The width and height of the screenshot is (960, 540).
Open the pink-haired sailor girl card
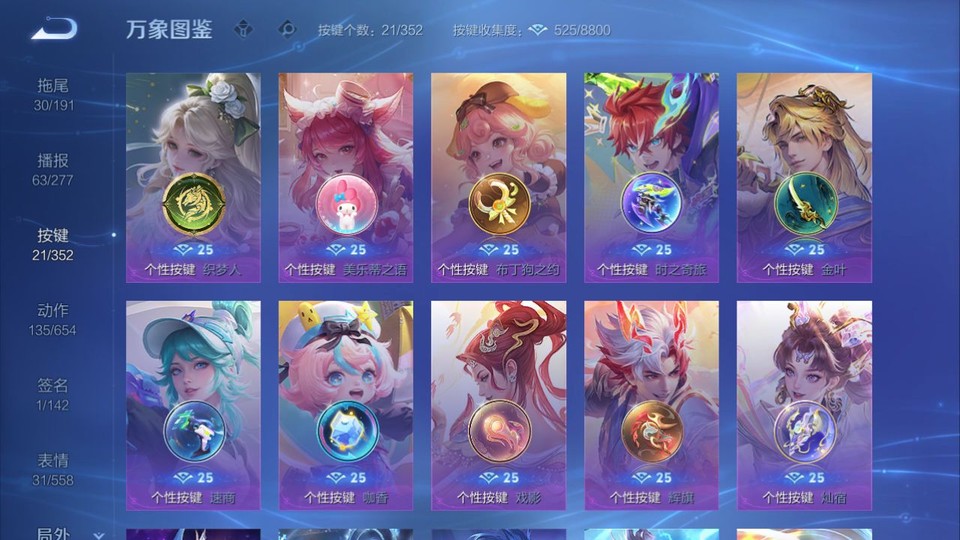[x=346, y=405]
